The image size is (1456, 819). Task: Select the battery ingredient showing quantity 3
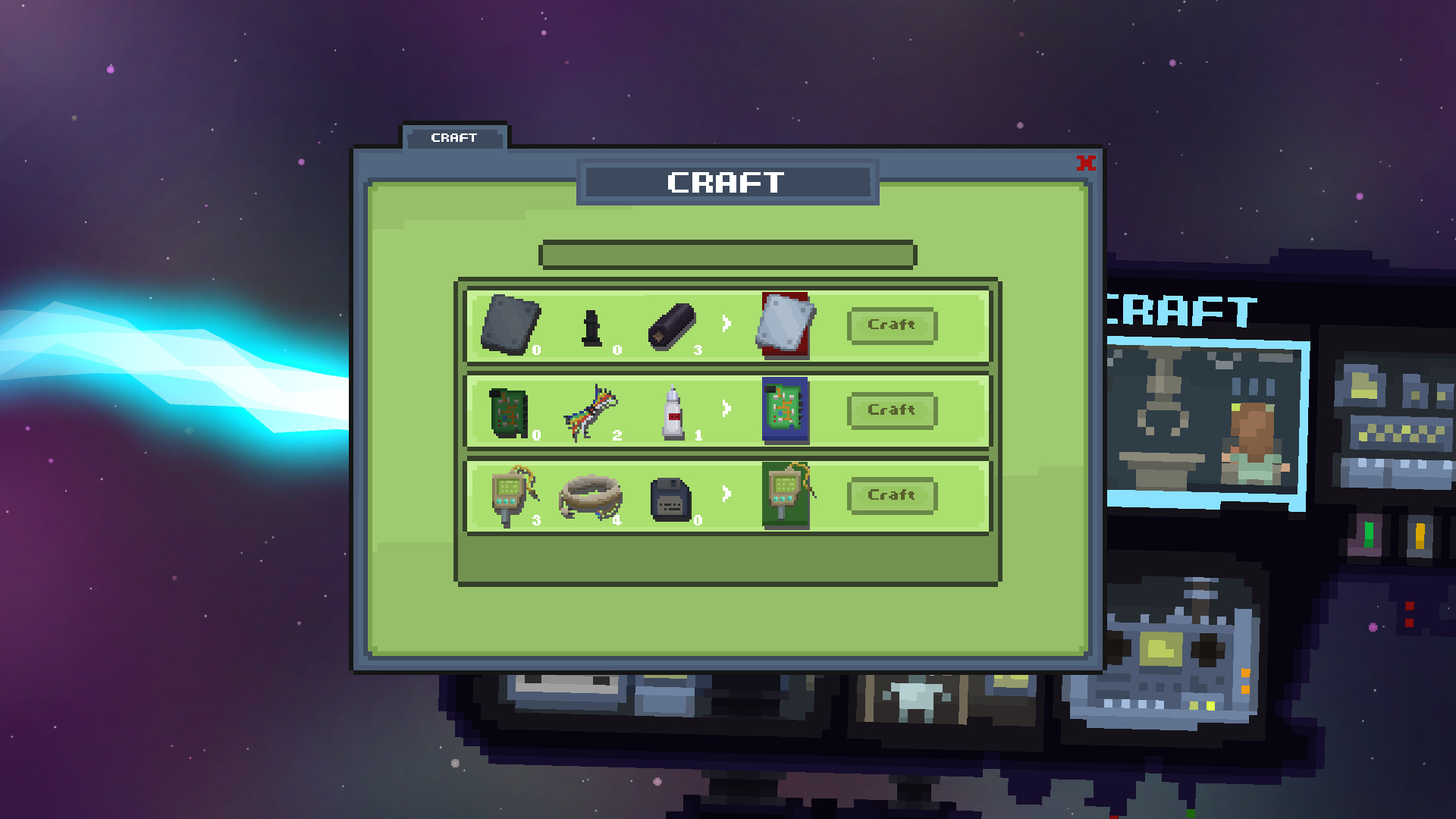671,328
